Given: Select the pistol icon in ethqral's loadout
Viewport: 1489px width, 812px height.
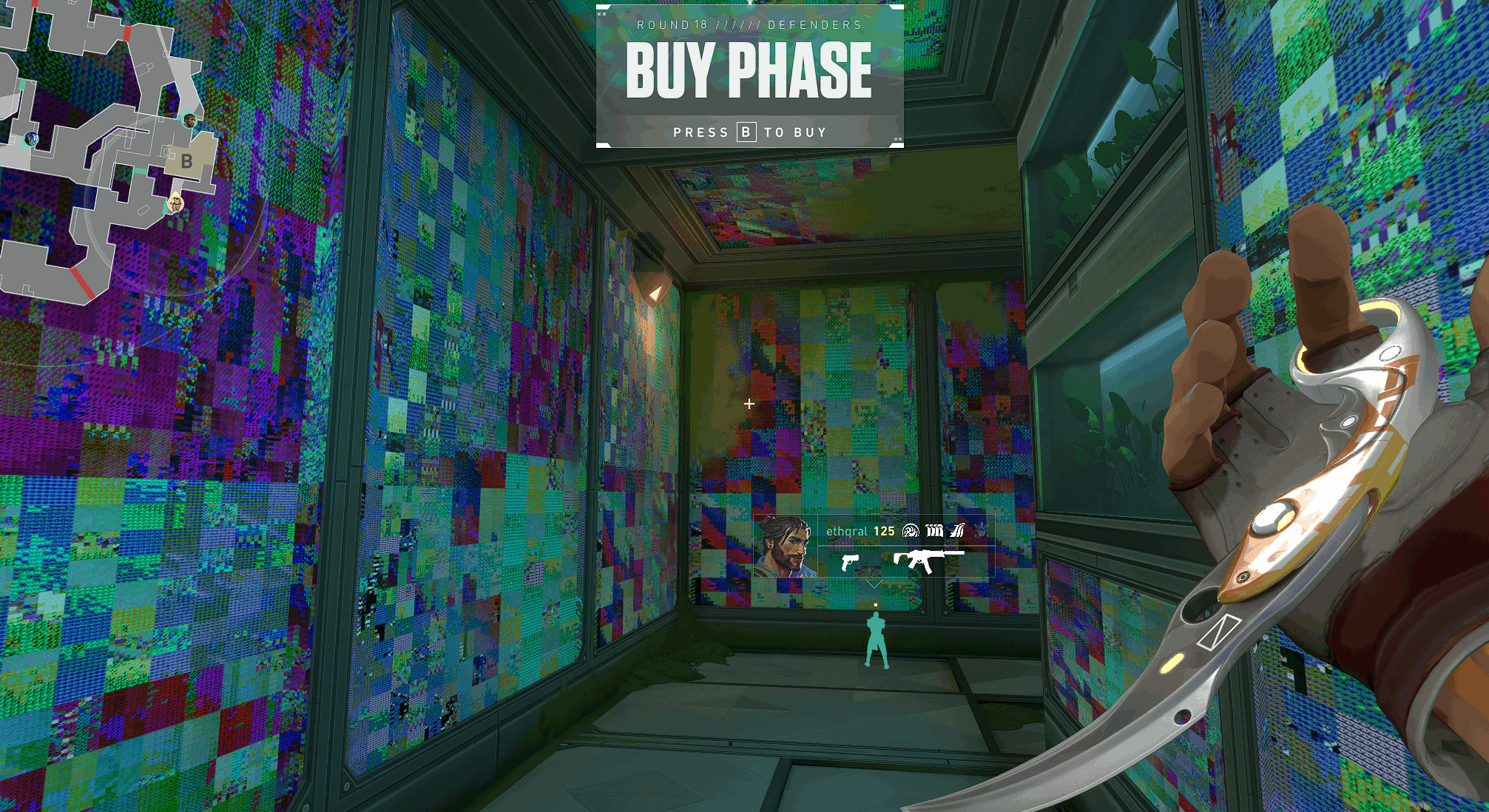Looking at the screenshot, I should click(x=850, y=563).
